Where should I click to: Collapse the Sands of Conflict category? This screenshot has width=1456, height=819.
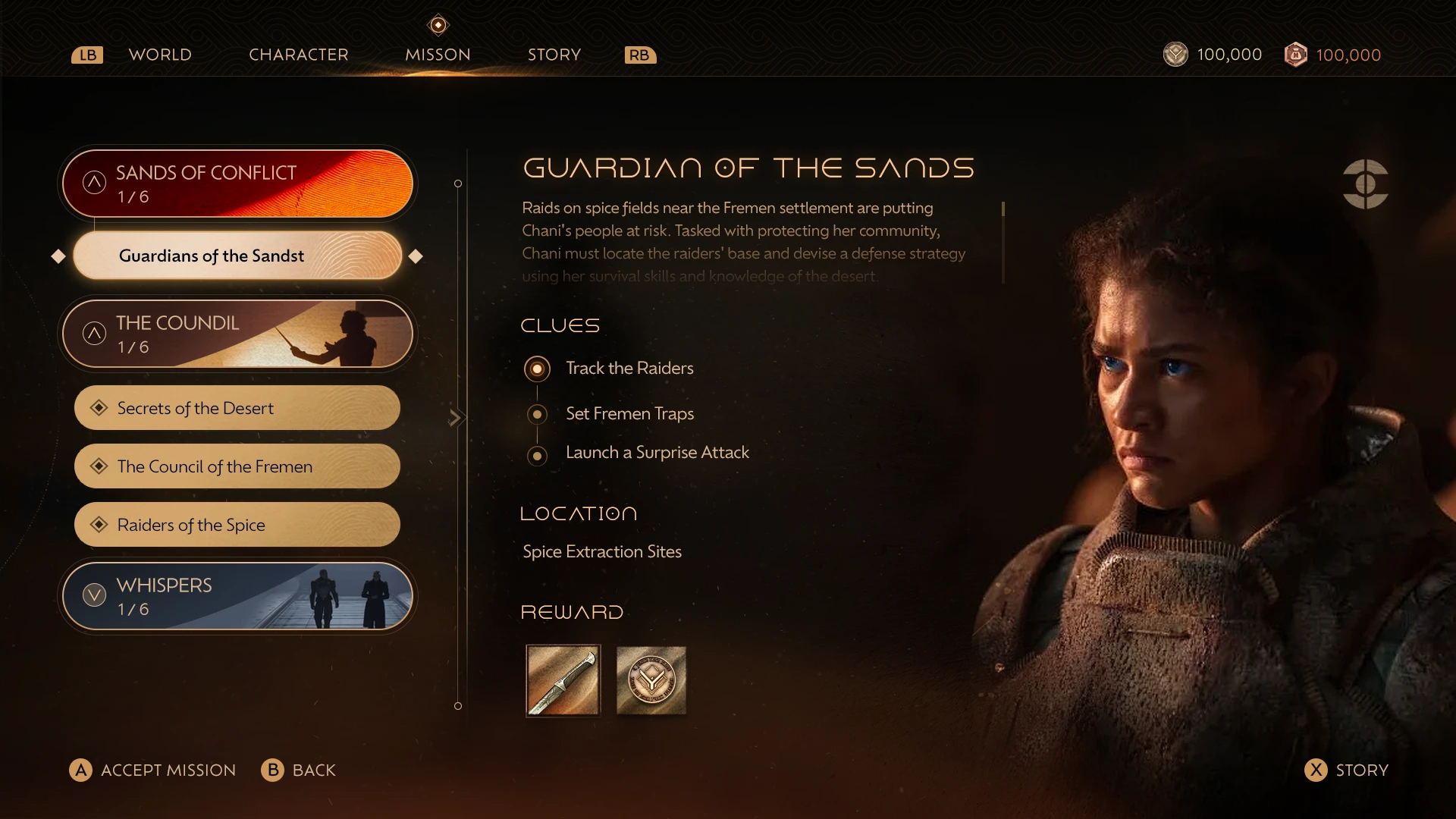(95, 183)
